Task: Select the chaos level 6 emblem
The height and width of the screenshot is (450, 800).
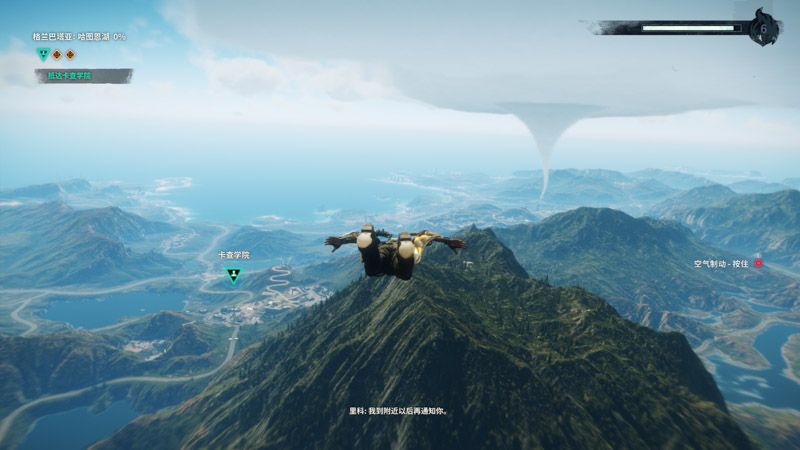Action: (x=765, y=28)
